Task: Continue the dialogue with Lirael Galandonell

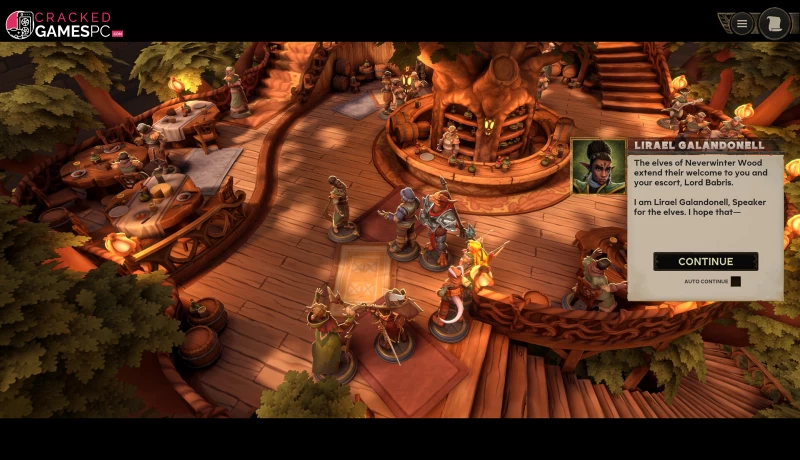Action: point(705,261)
